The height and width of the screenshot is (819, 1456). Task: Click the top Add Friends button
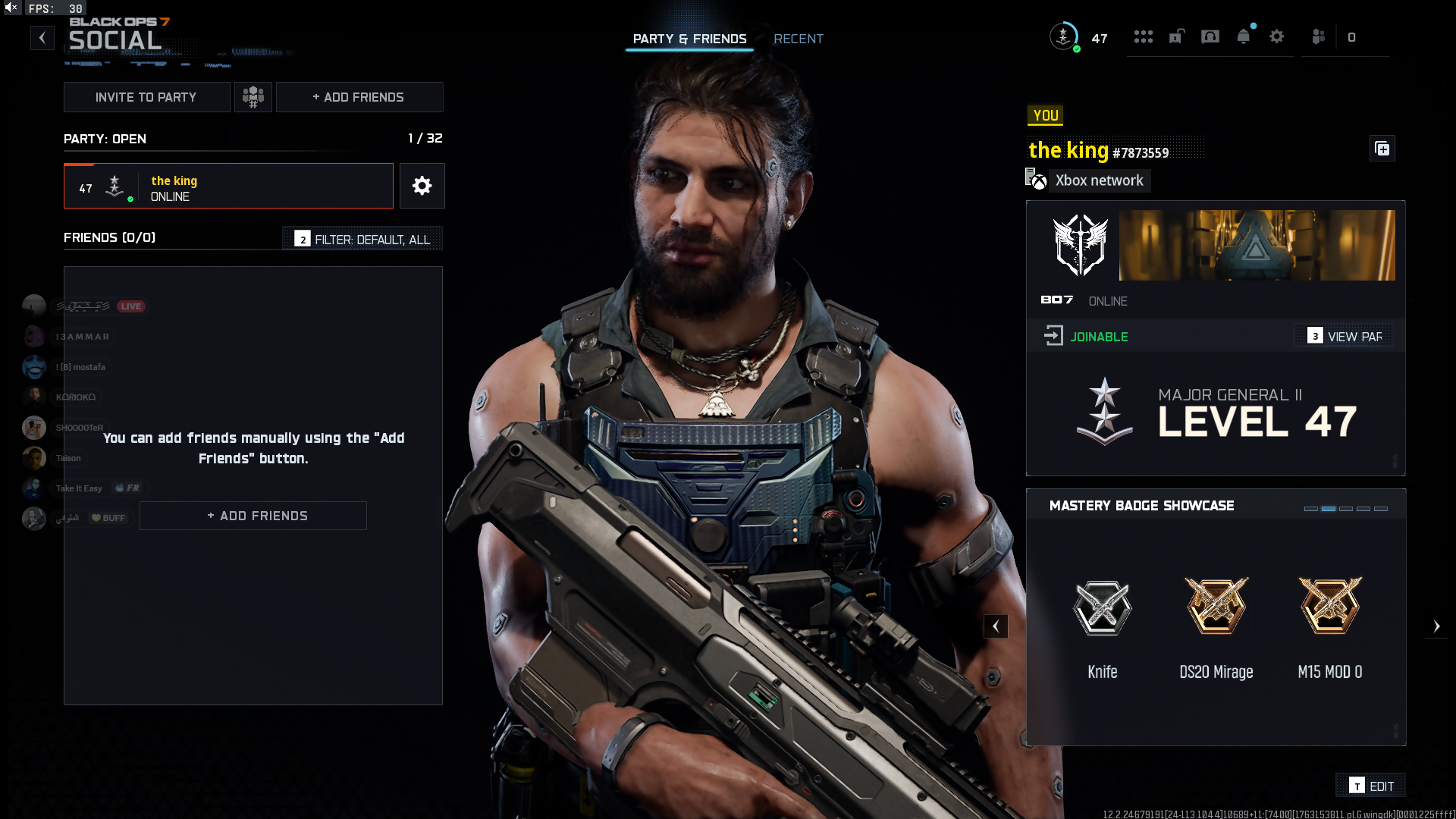point(359,97)
